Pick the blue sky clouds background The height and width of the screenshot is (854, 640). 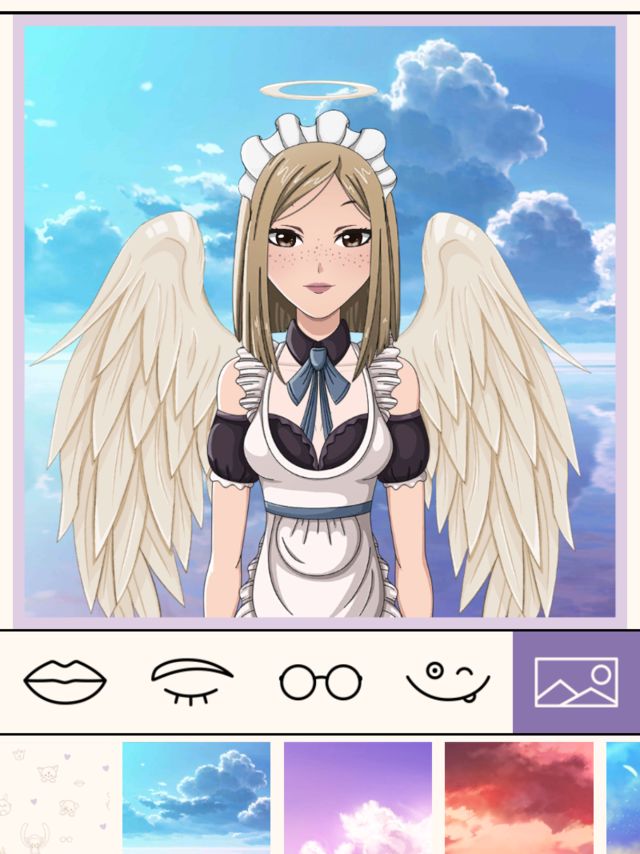coord(196,797)
